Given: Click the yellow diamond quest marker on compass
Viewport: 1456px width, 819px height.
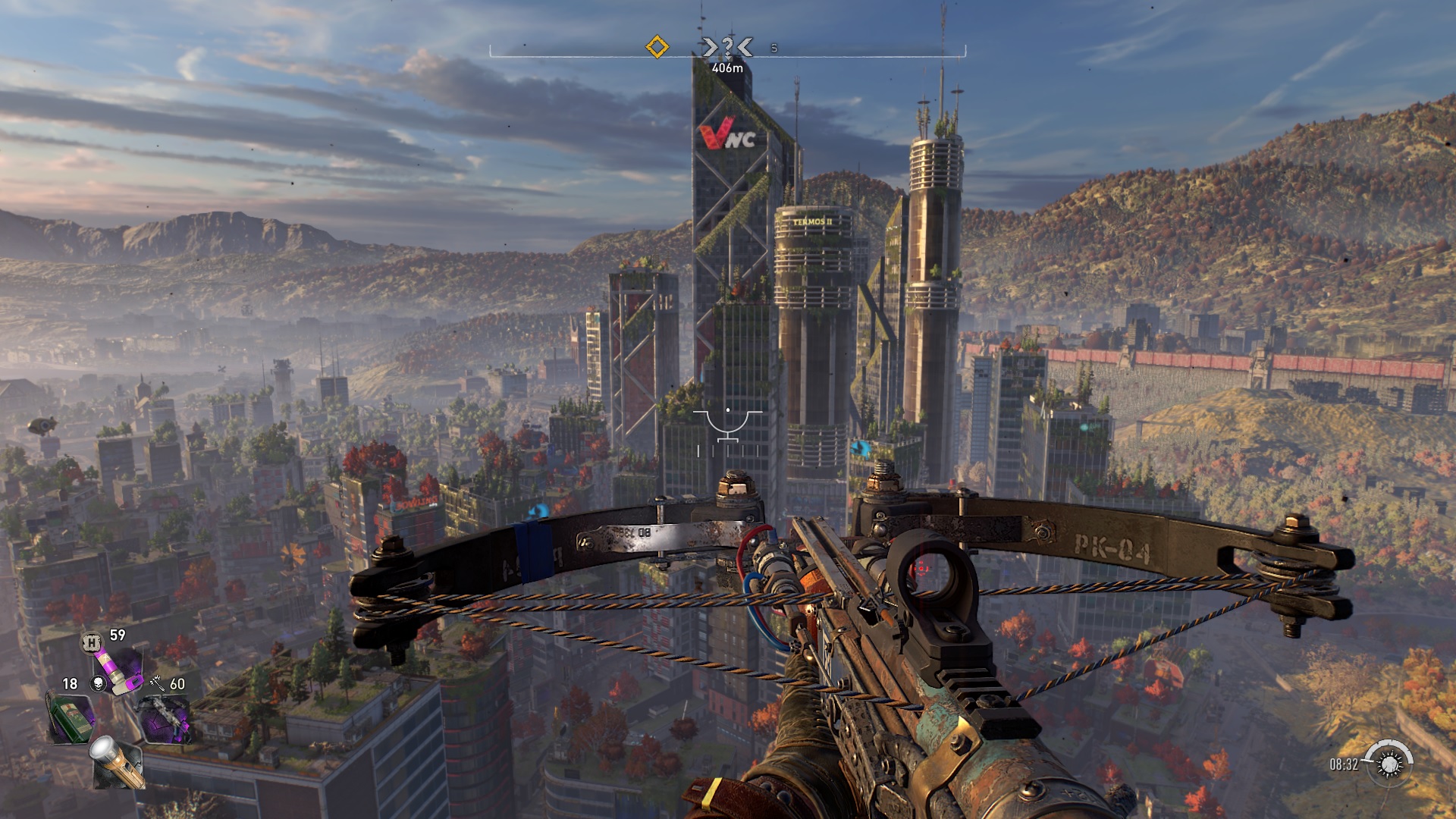Looking at the screenshot, I should (x=657, y=47).
